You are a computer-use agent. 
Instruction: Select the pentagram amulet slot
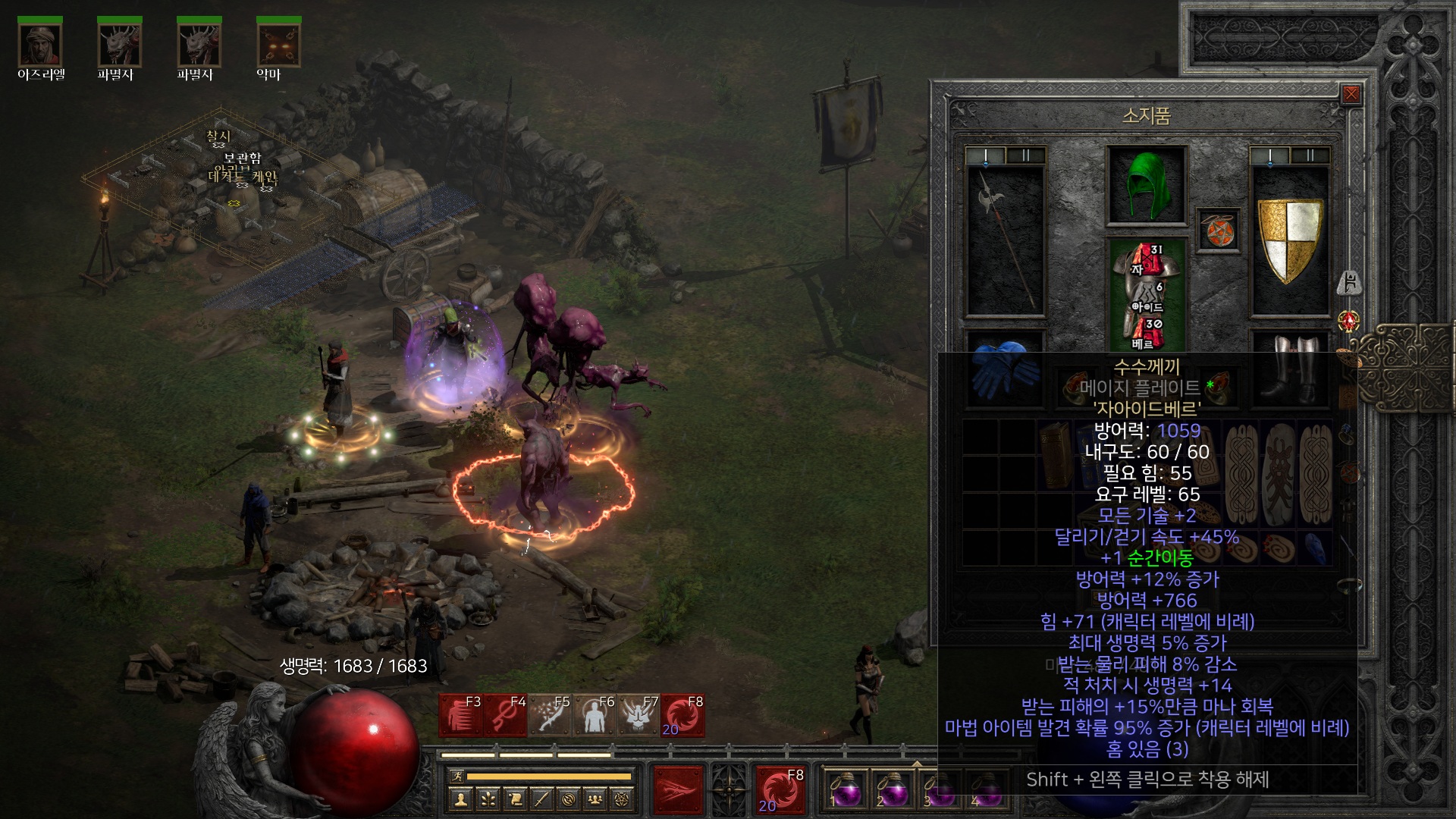click(x=1219, y=231)
